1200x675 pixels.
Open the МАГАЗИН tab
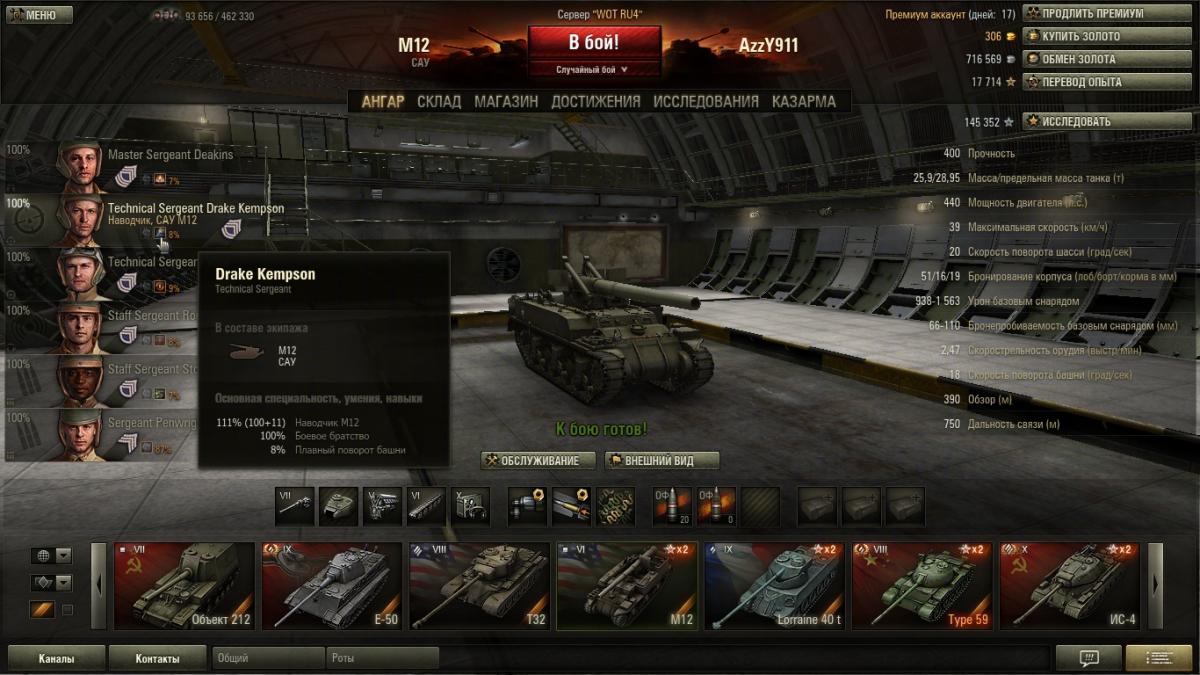(x=506, y=101)
